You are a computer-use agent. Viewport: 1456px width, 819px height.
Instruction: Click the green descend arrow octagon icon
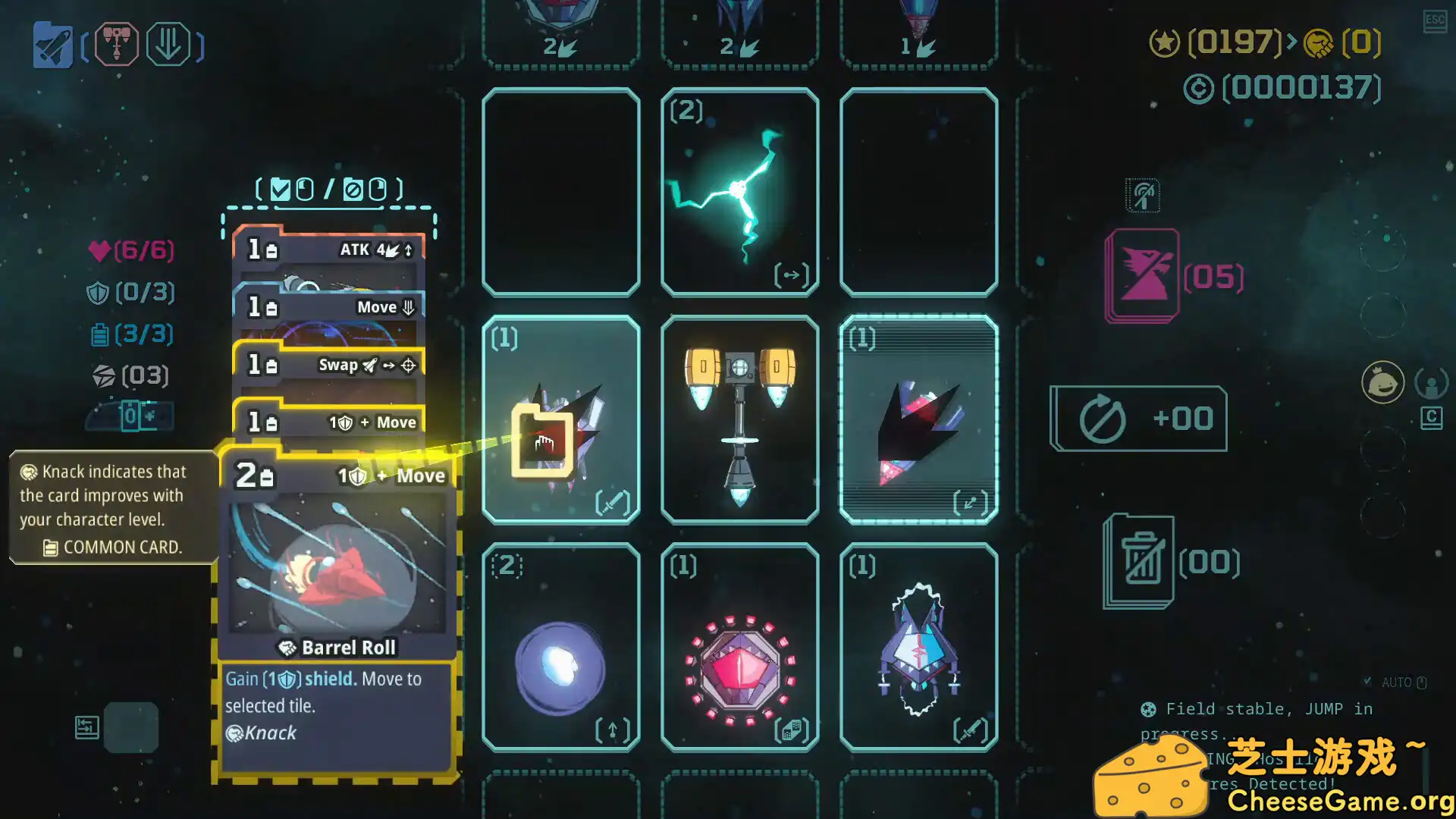click(x=170, y=45)
